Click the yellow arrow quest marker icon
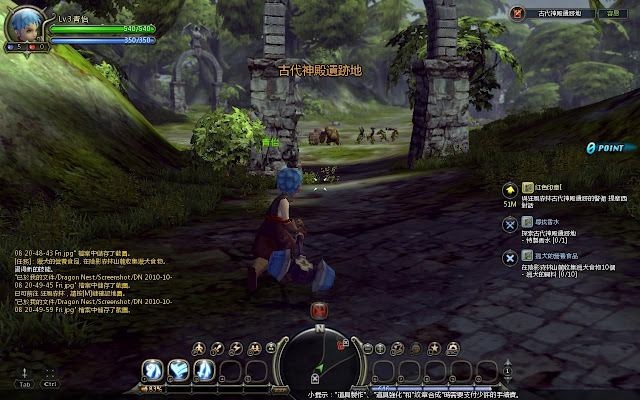 510,188
